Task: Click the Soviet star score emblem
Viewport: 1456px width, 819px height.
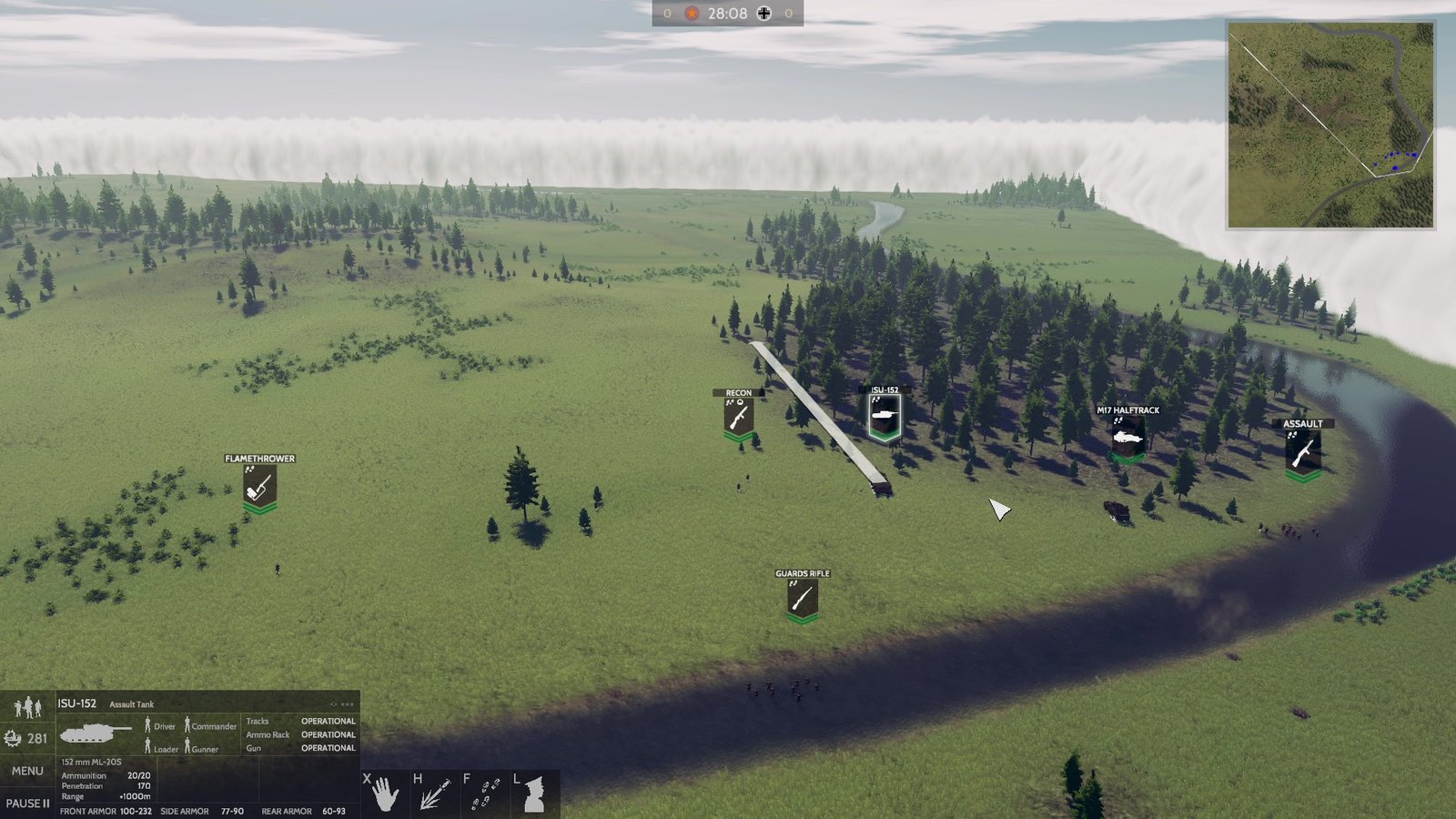Action: point(692,13)
